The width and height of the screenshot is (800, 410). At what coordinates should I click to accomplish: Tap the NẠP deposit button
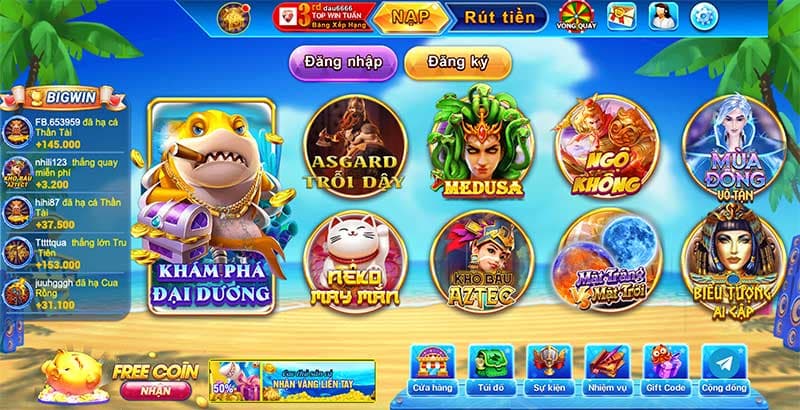409,17
